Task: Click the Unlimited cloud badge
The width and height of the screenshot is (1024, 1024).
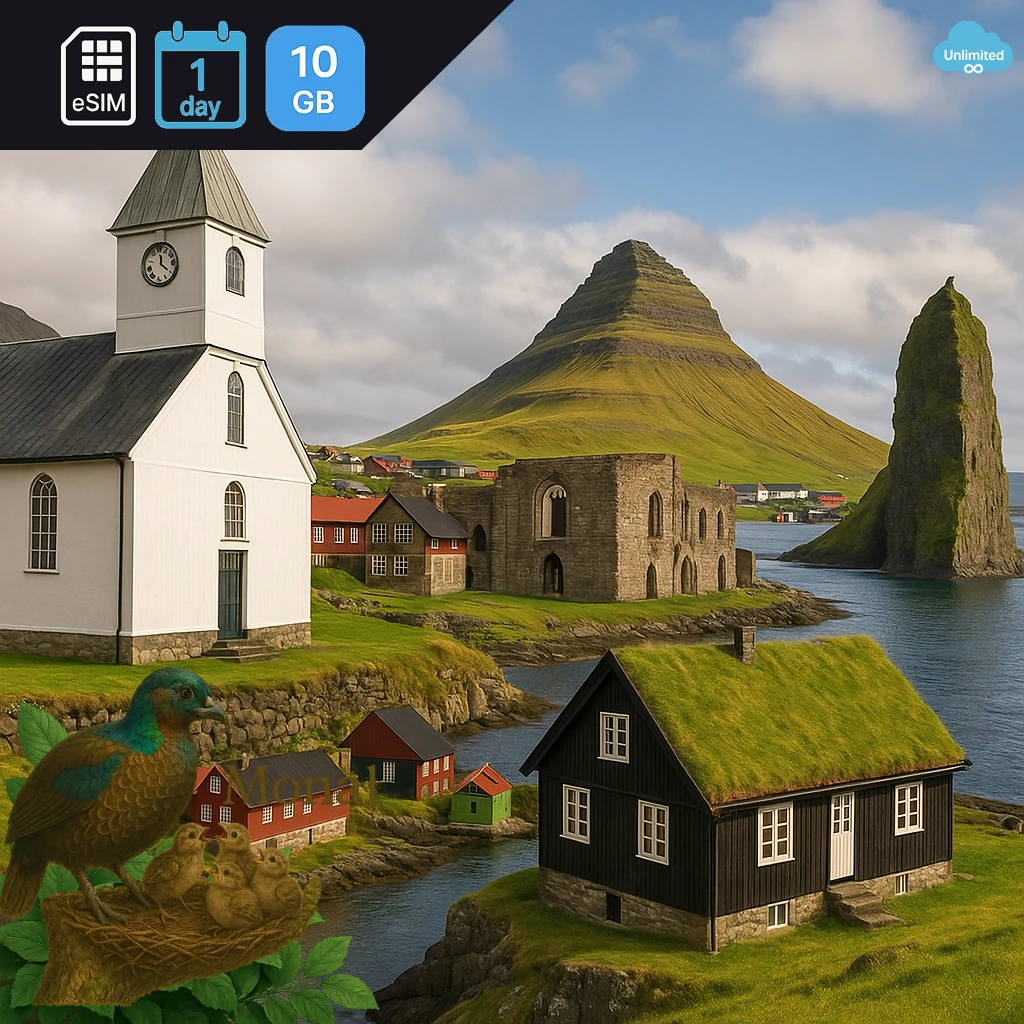Action: coord(972,48)
